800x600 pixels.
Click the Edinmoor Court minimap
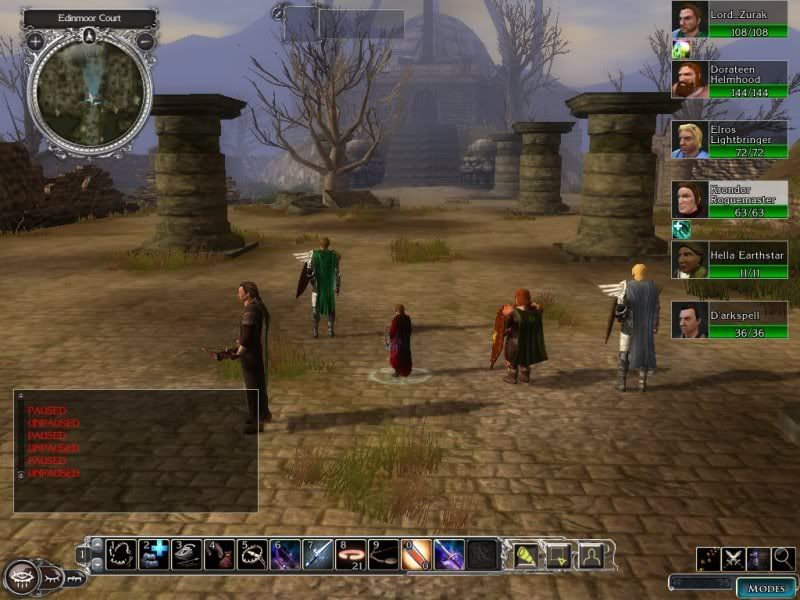coord(90,97)
